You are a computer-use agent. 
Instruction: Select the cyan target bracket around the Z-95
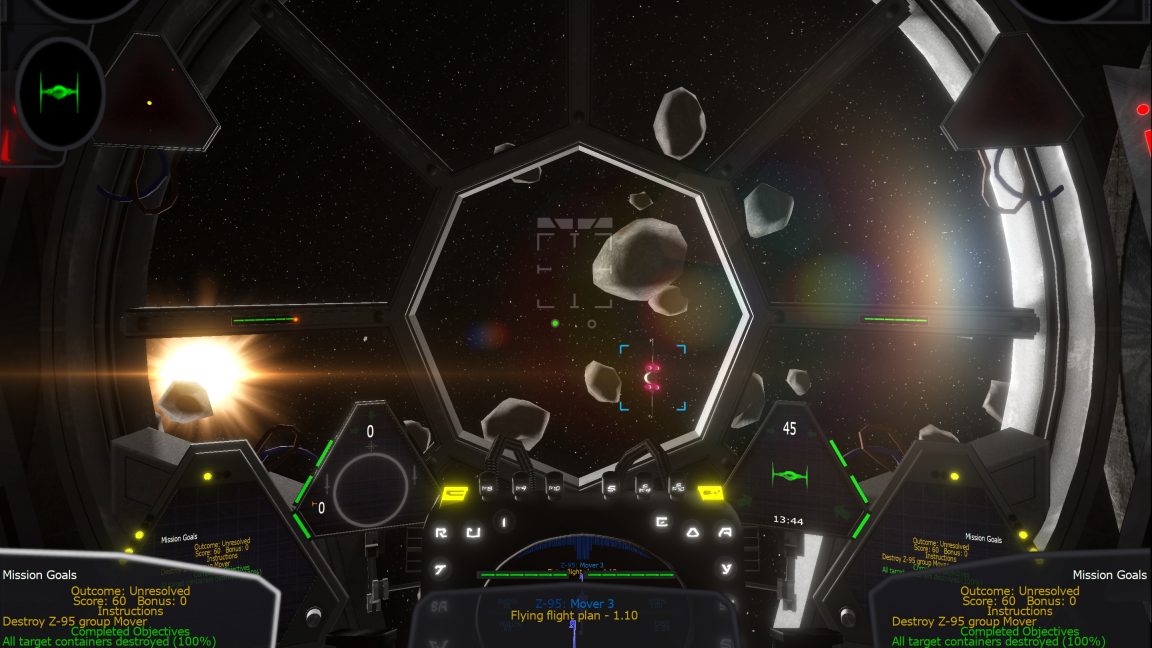tap(653, 377)
